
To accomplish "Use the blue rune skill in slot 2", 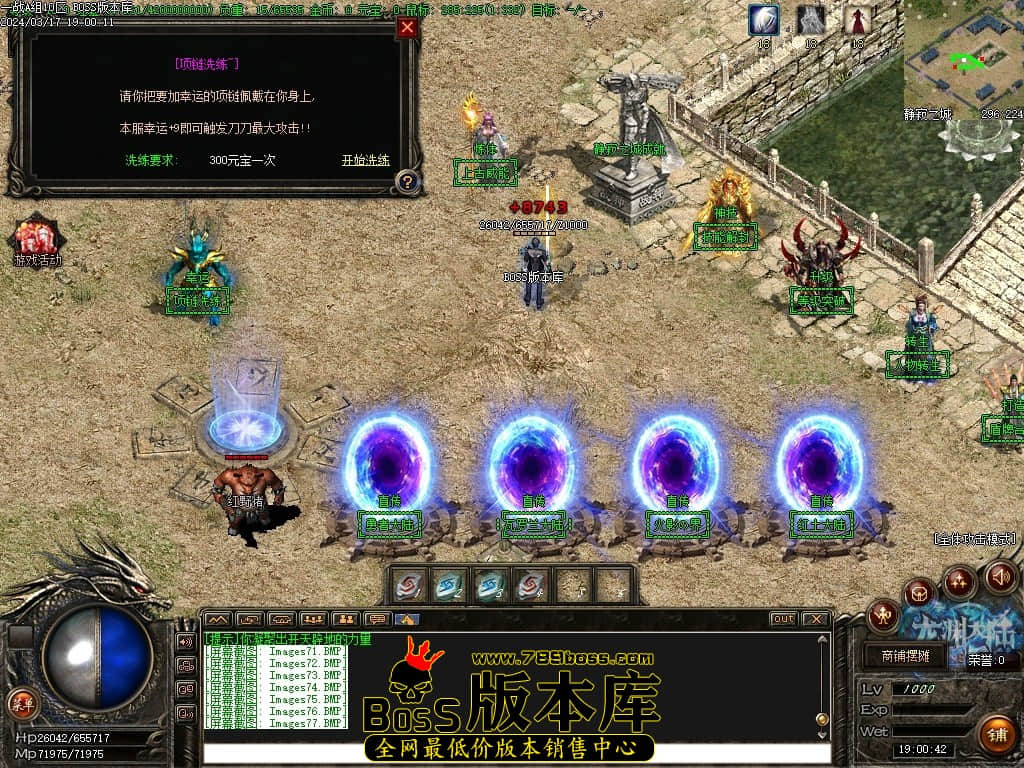I will 449,585.
